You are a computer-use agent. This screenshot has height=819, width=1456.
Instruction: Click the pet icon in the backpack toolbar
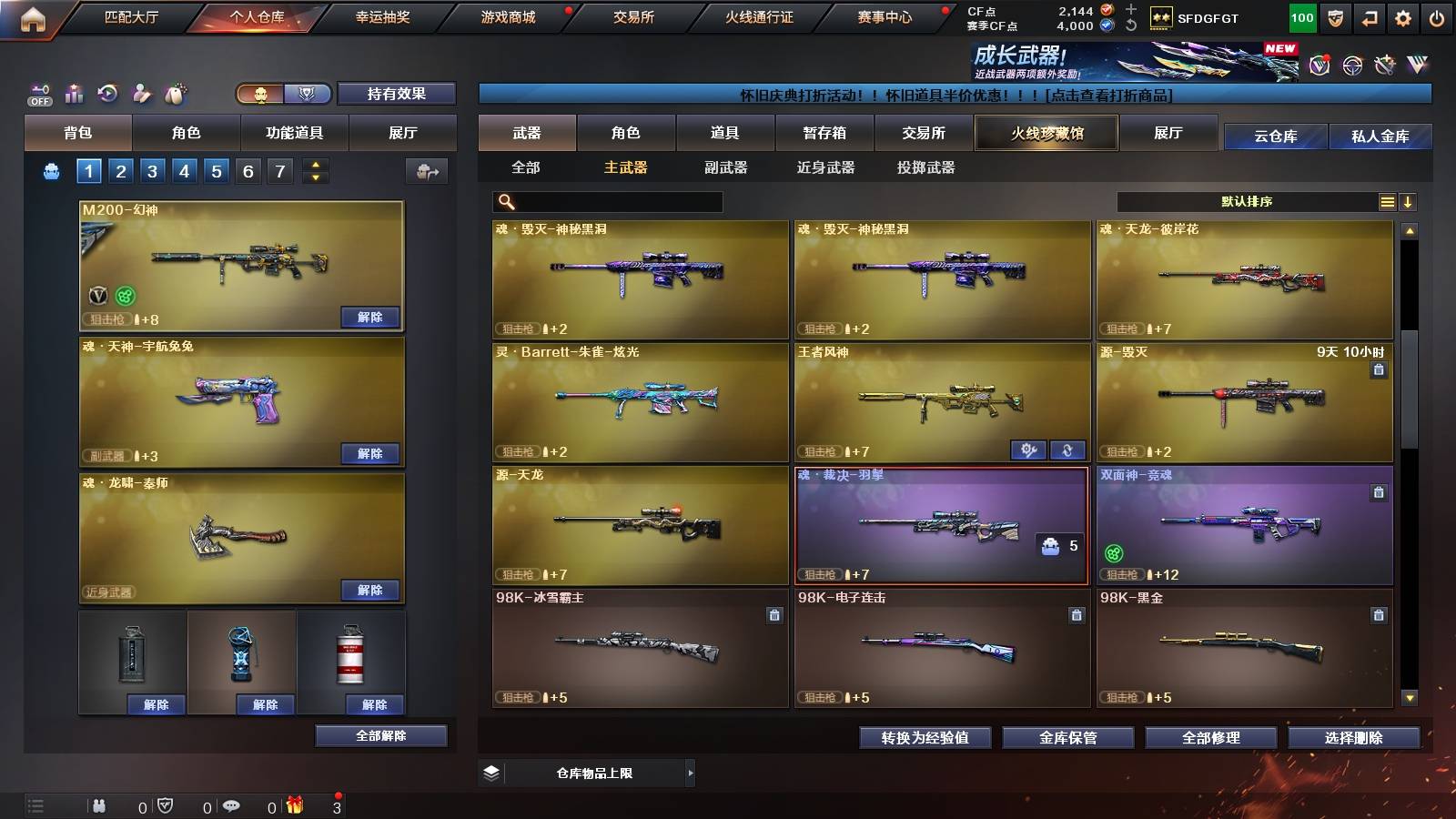[173, 93]
